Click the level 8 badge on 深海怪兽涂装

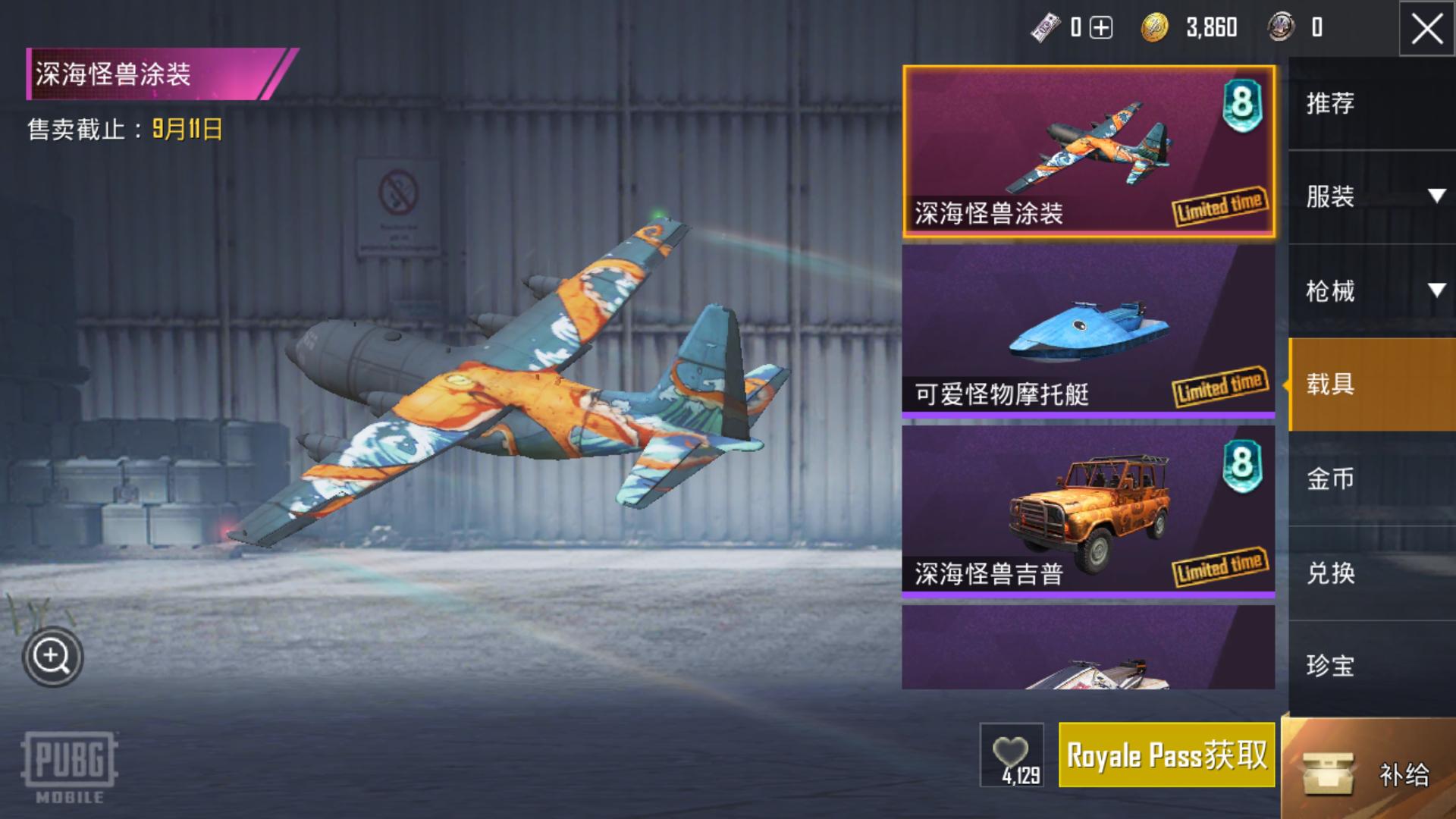click(1241, 102)
